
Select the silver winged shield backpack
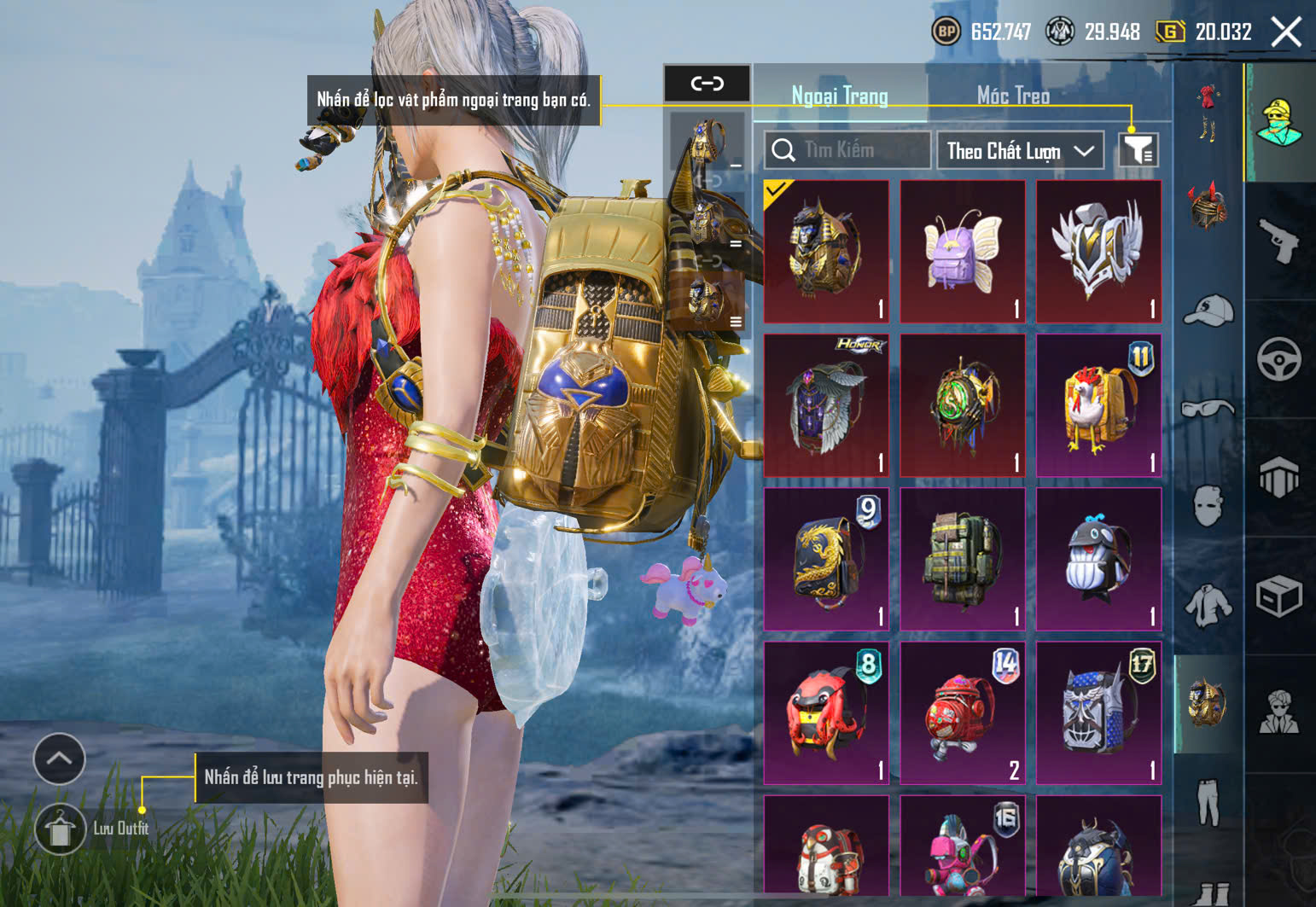(1098, 252)
